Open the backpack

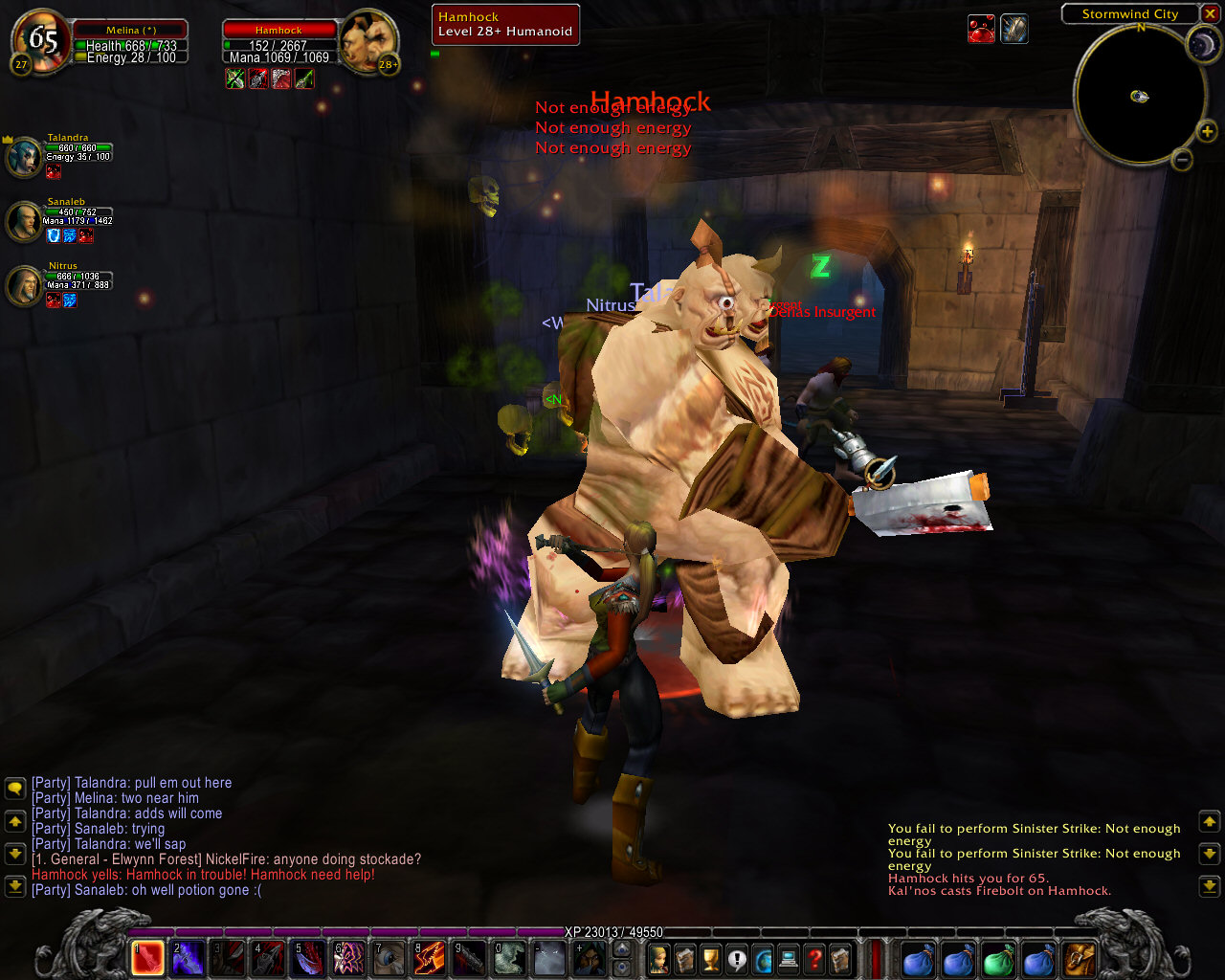(1080, 958)
